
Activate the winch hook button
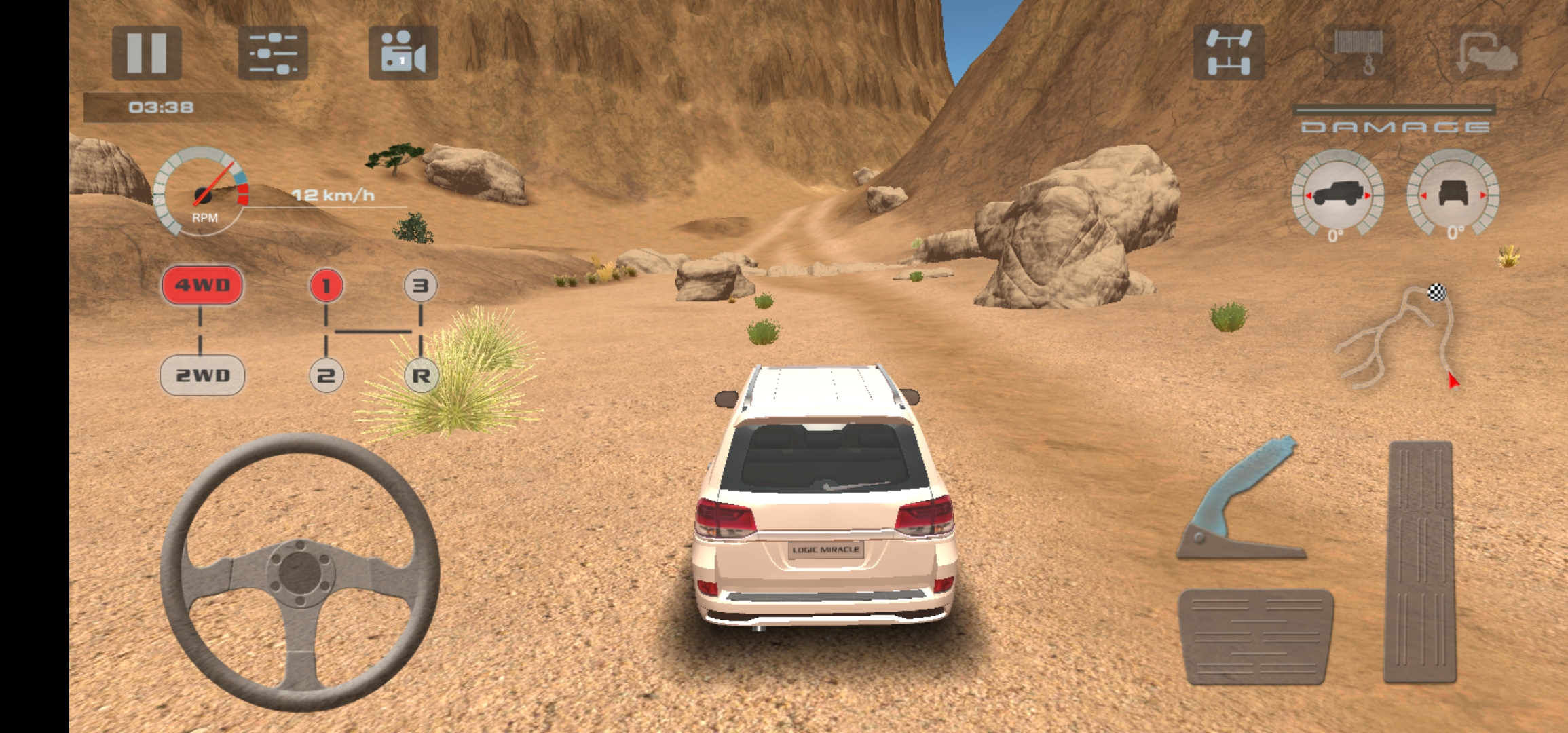(x=1359, y=52)
